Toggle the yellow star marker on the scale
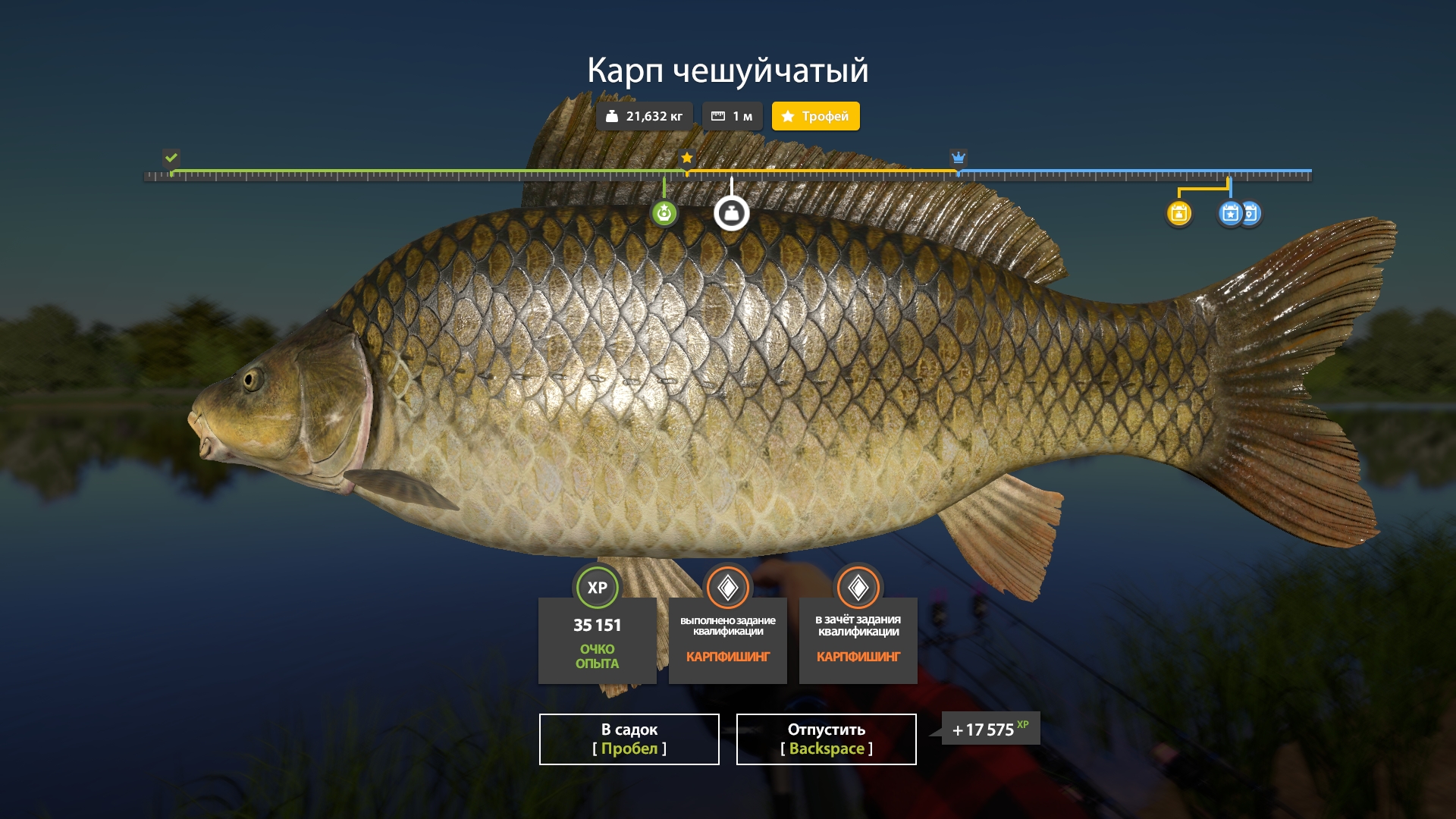Viewport: 1456px width, 819px height. [x=687, y=158]
